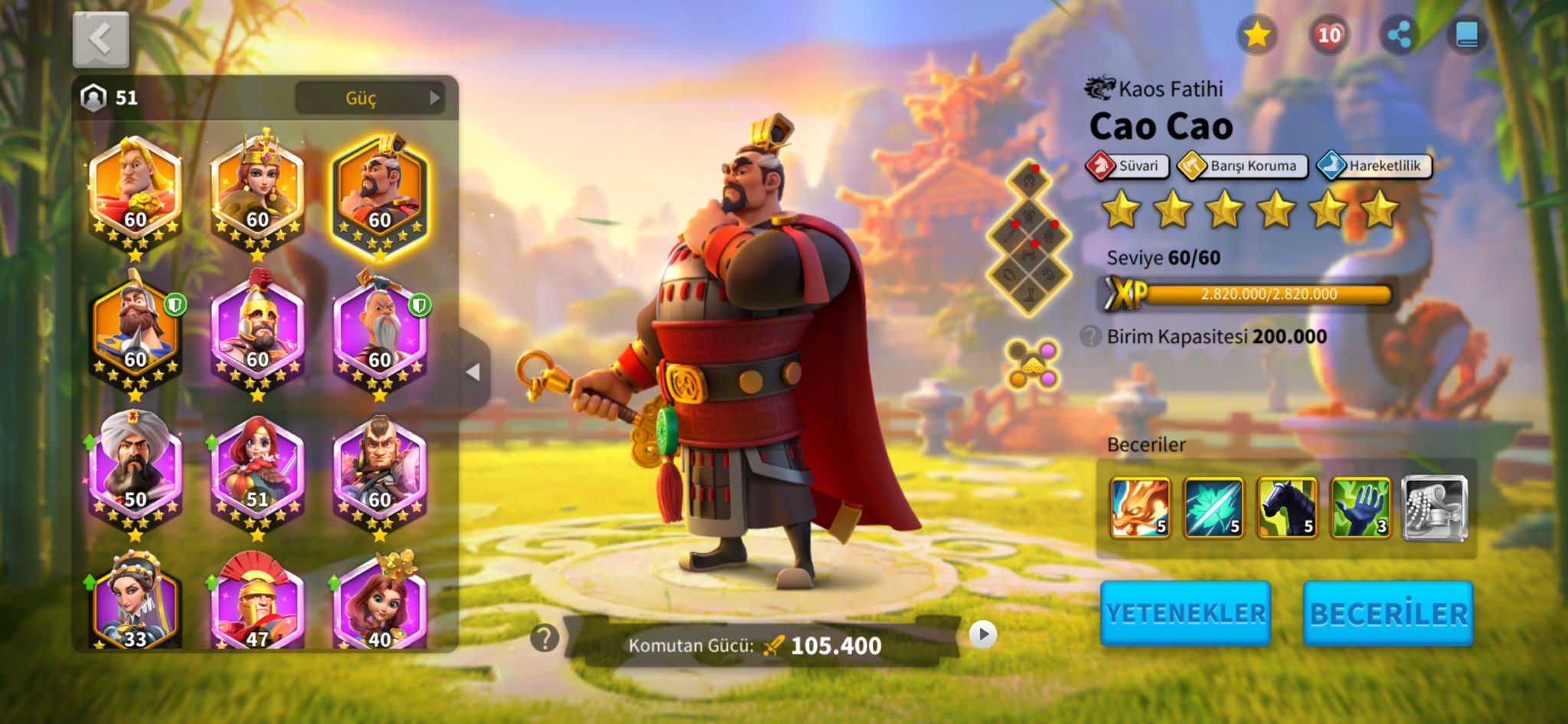Share this commander via share icon

coord(1399,35)
